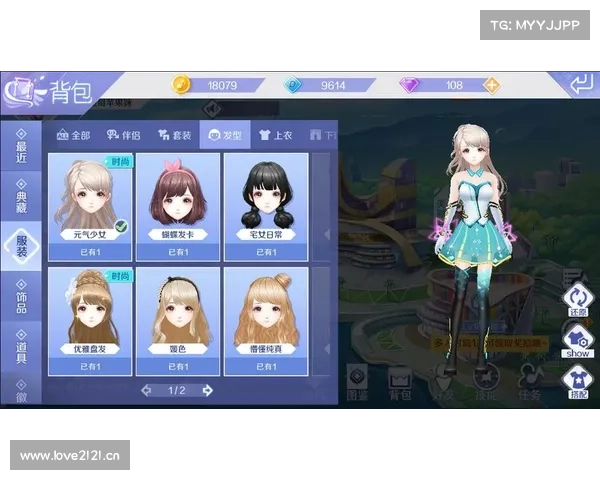
Task: Select the 服装 (Clothing) side tab
Action: [21, 246]
